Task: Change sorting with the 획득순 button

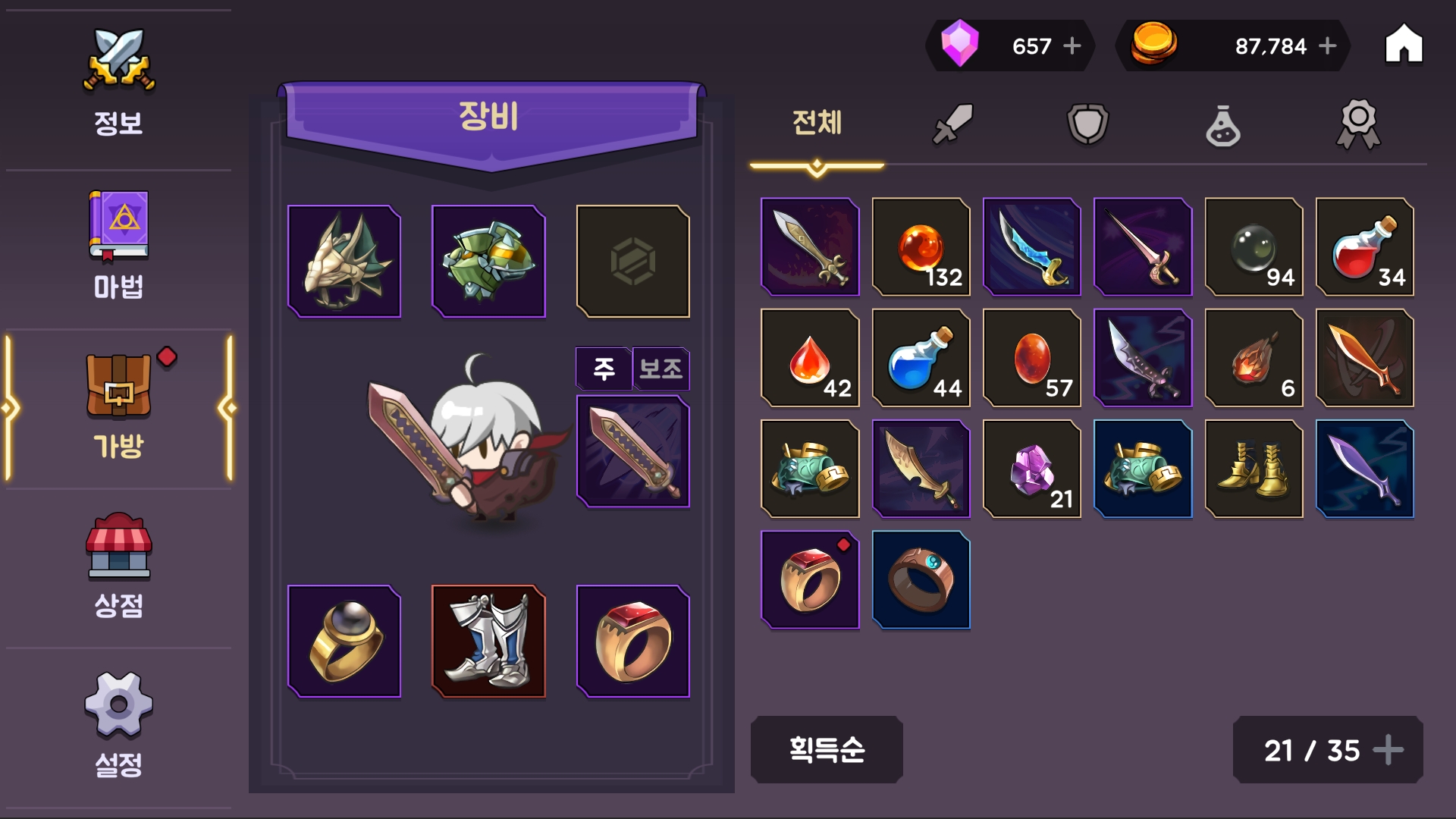Action: coord(827,749)
